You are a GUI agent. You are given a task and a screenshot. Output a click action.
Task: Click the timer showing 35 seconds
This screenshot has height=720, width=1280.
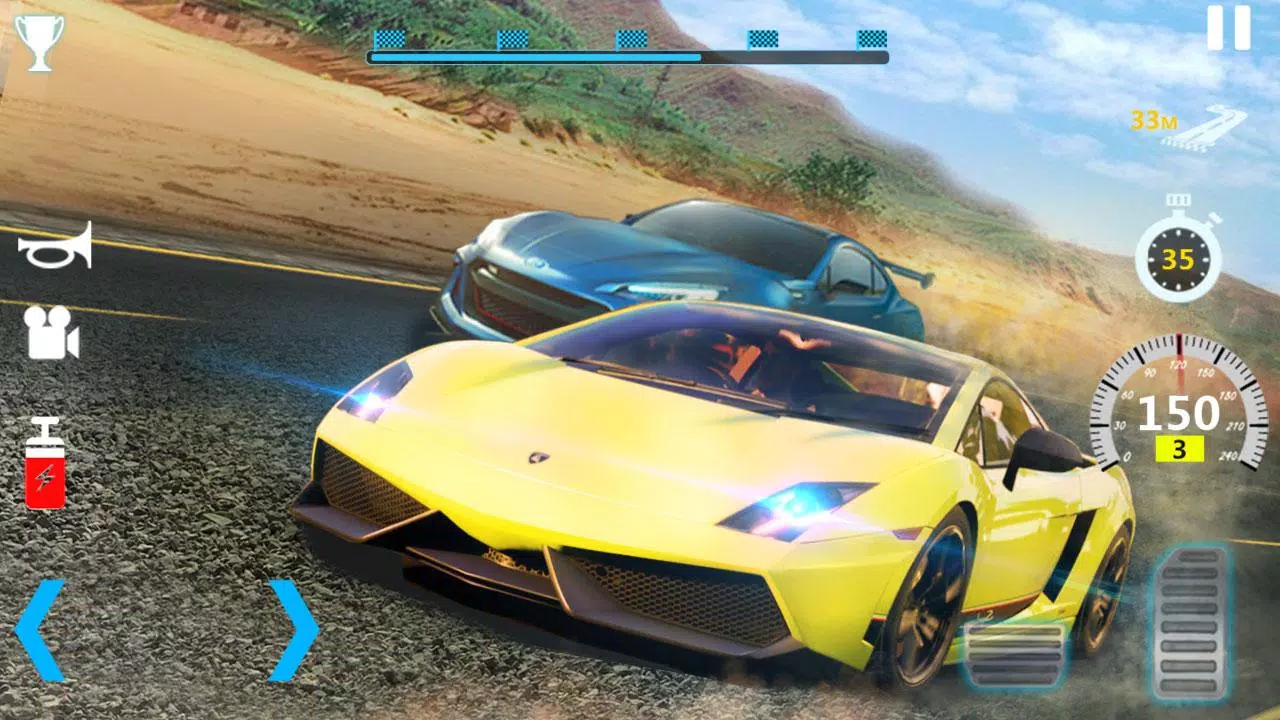pyautogui.click(x=1176, y=258)
